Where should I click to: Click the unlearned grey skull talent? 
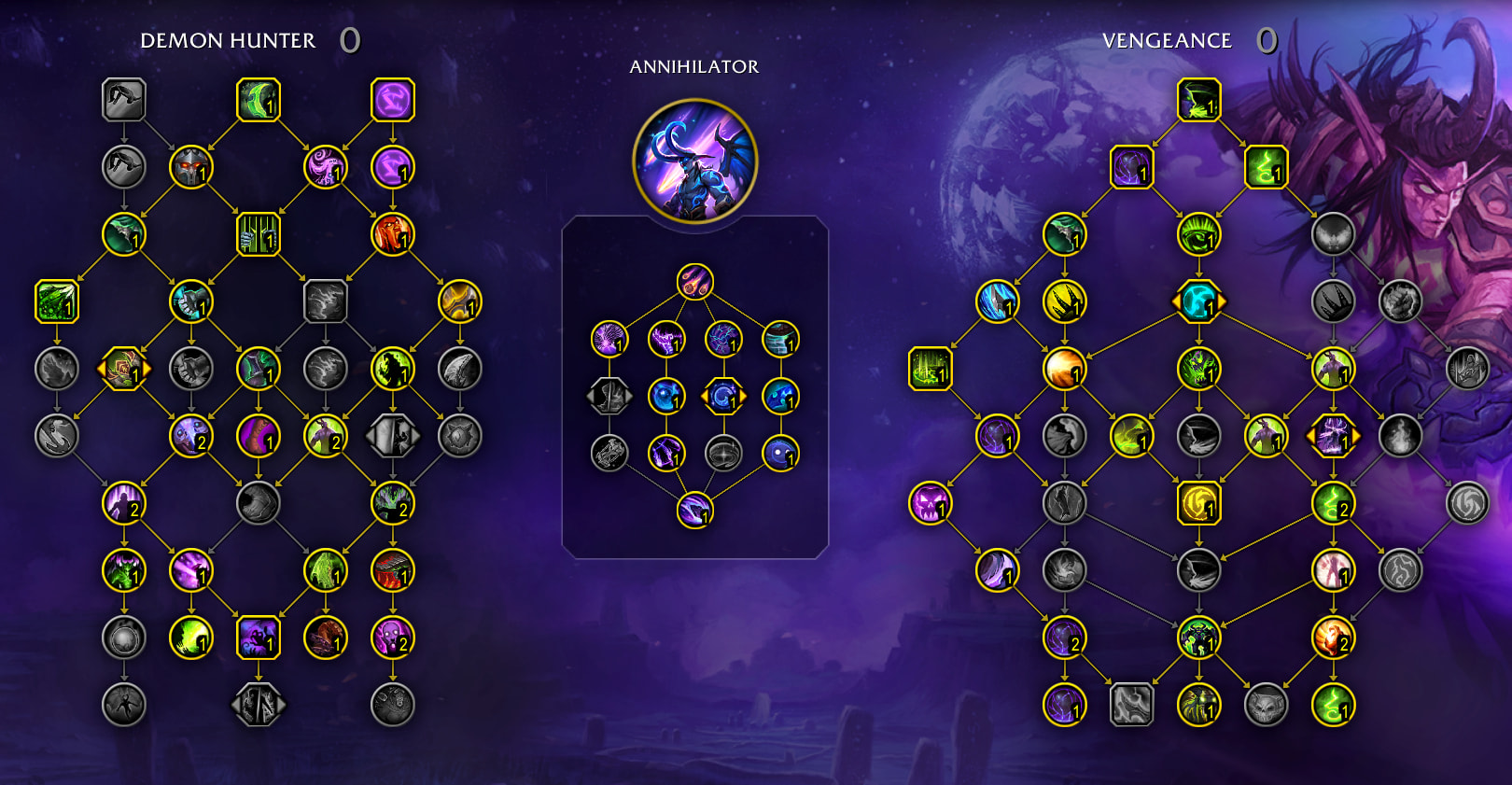tap(1266, 705)
